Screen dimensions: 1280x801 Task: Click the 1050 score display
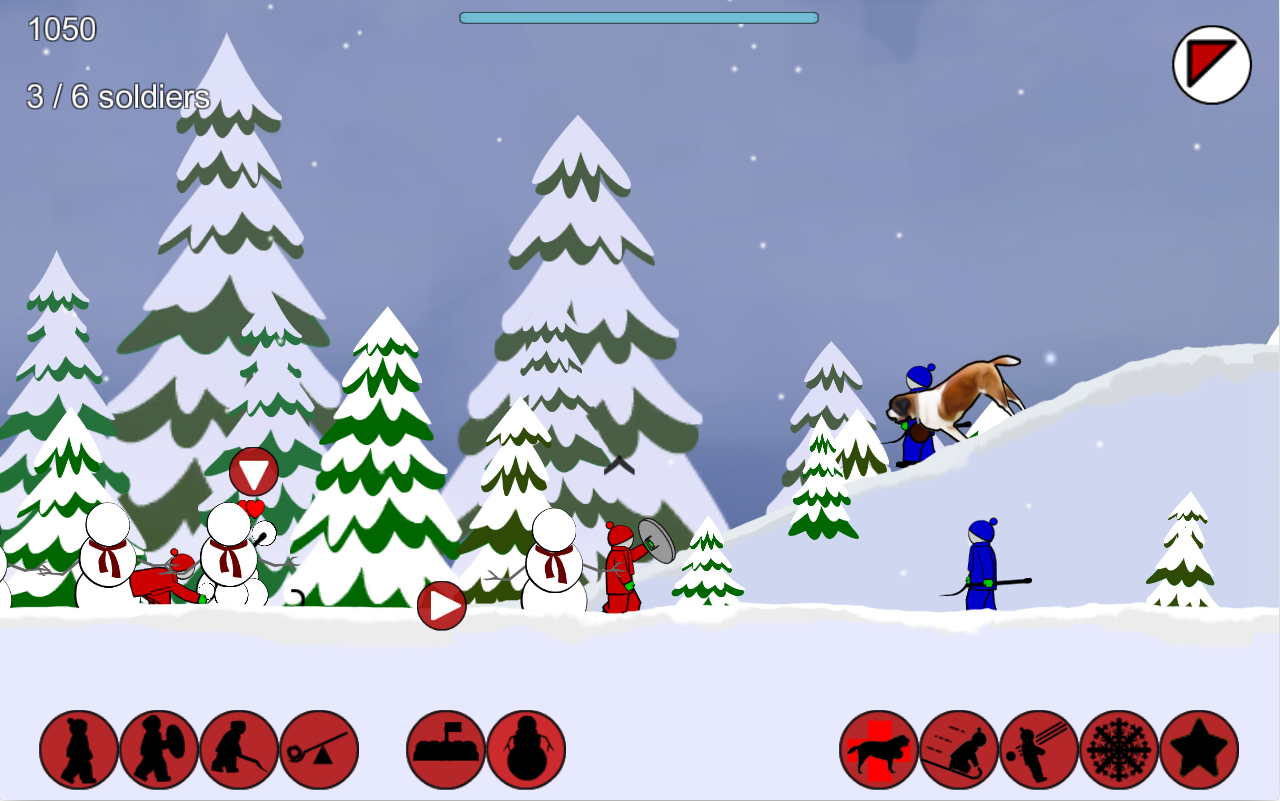(x=60, y=31)
